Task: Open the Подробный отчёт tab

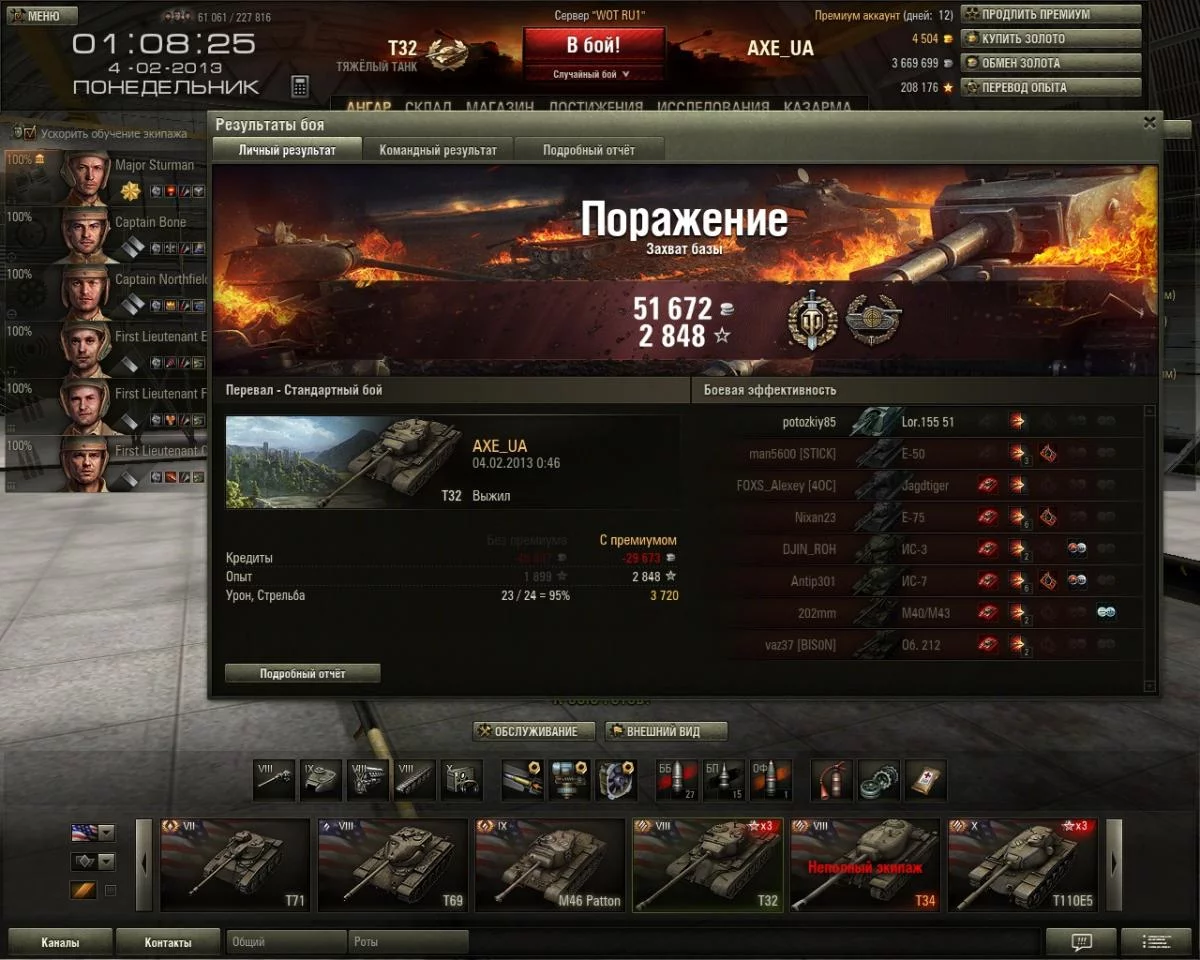Action: click(x=589, y=150)
